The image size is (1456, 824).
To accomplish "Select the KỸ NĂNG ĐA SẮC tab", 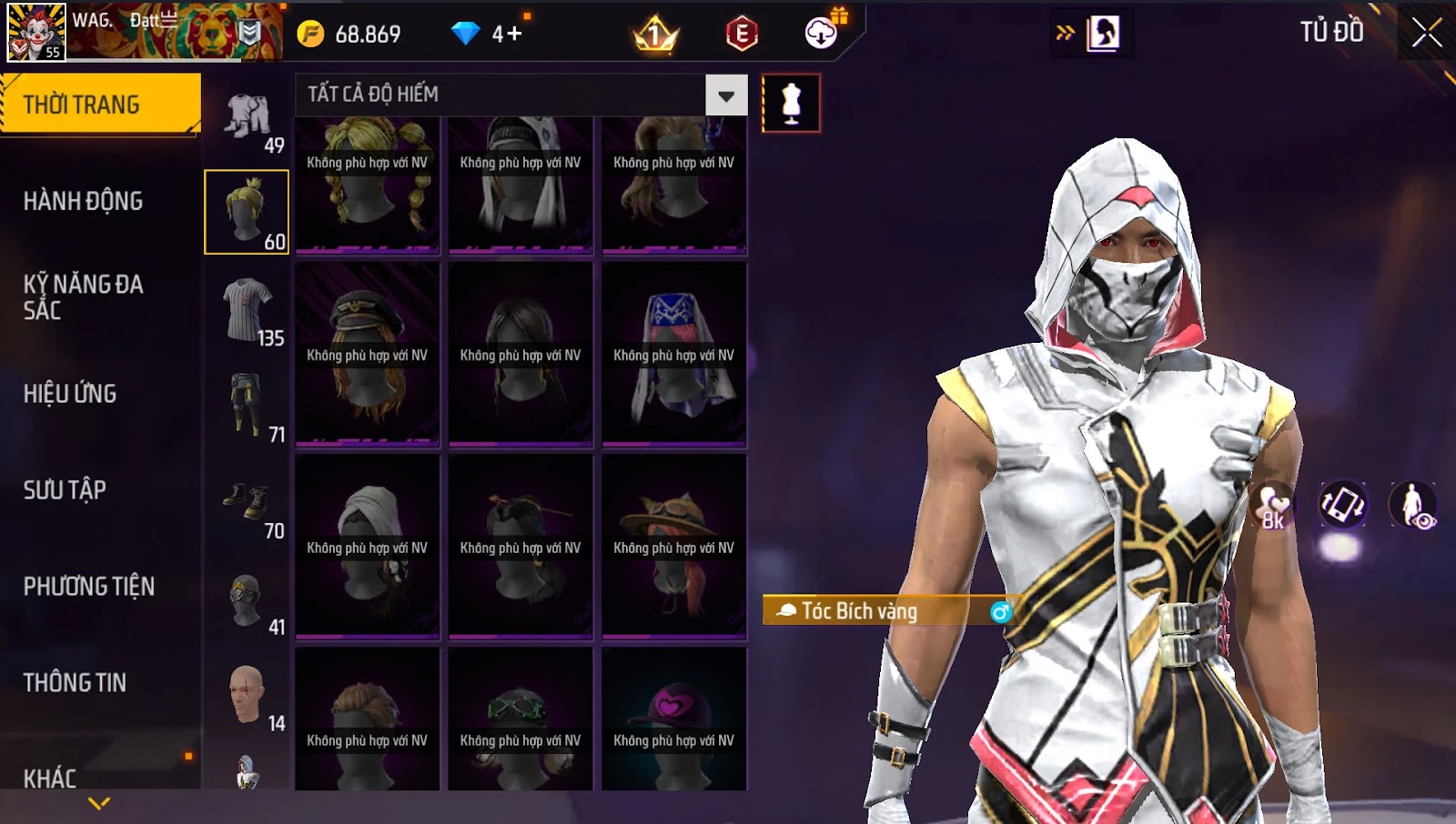I will point(83,296).
